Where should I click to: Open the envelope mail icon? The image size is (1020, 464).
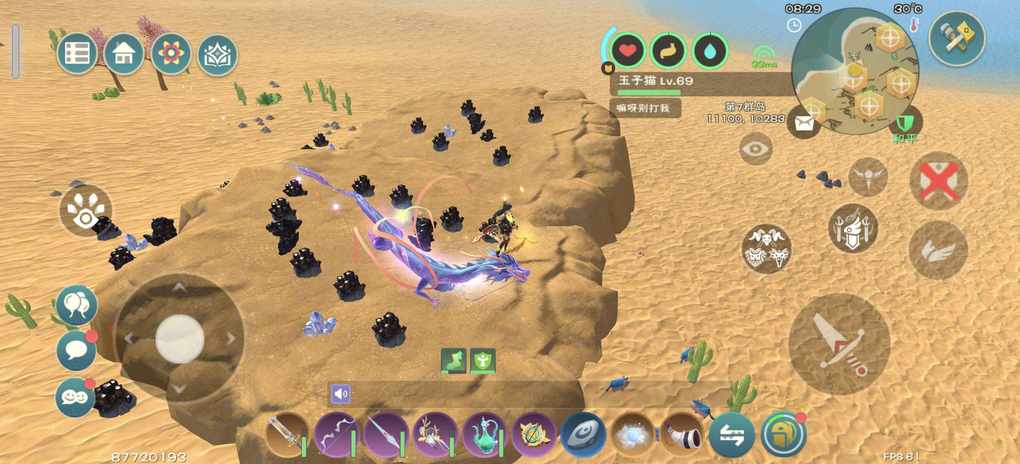803,123
